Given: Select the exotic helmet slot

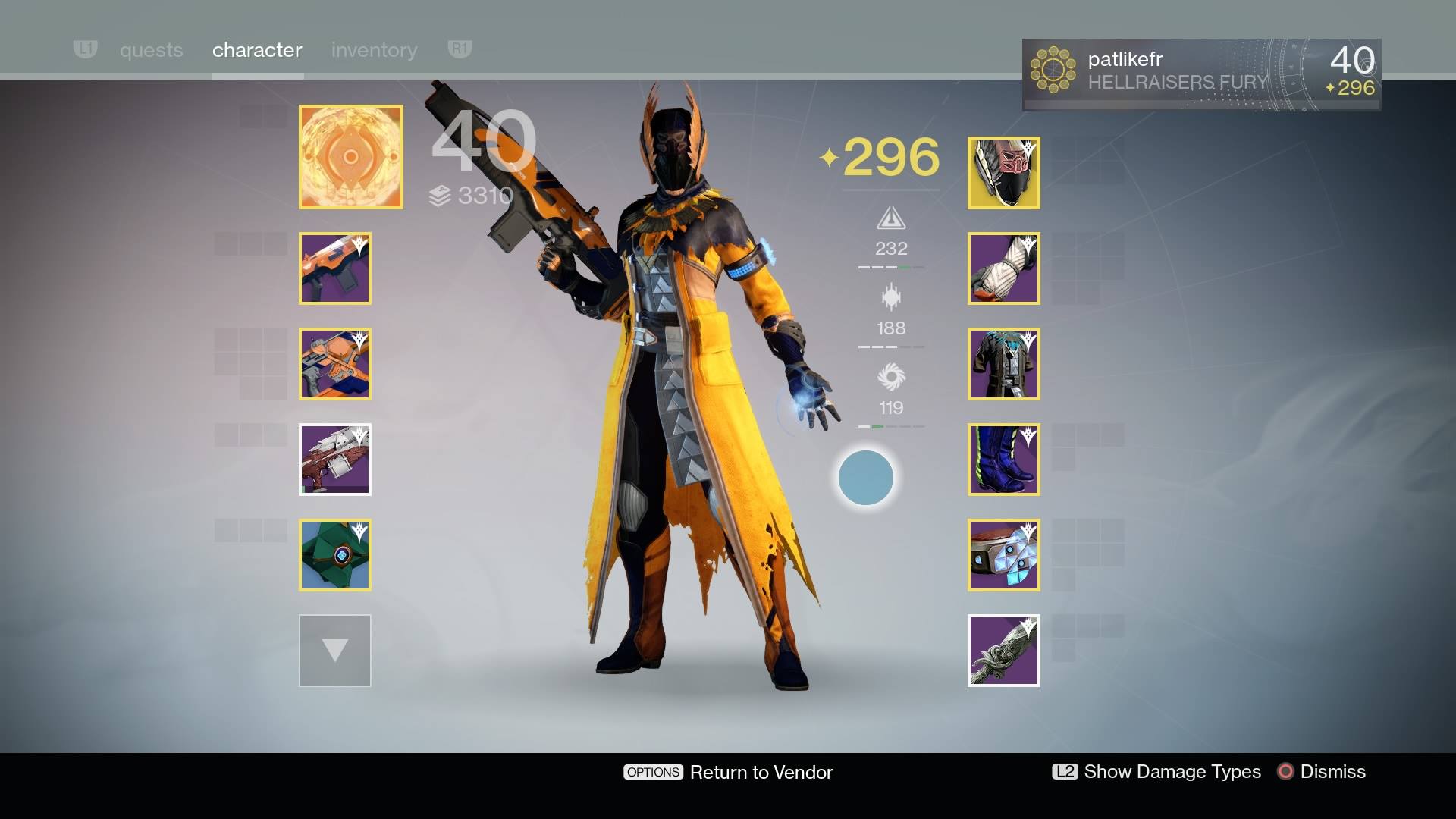Looking at the screenshot, I should 1003,173.
